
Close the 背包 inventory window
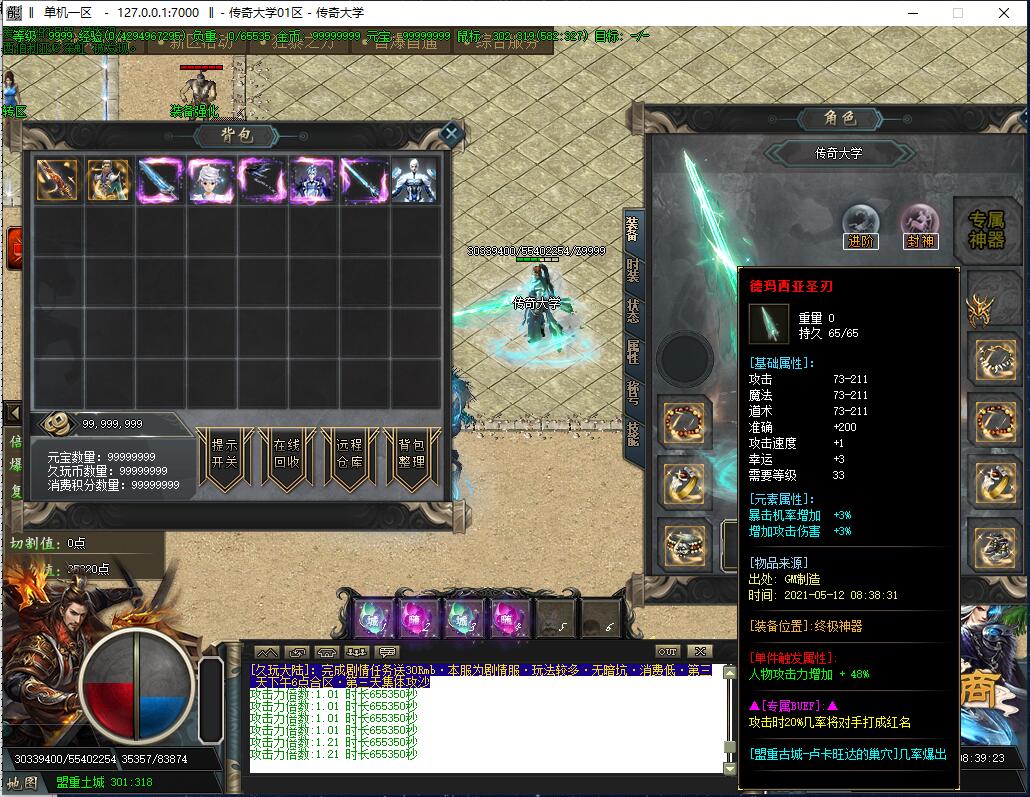(451, 132)
